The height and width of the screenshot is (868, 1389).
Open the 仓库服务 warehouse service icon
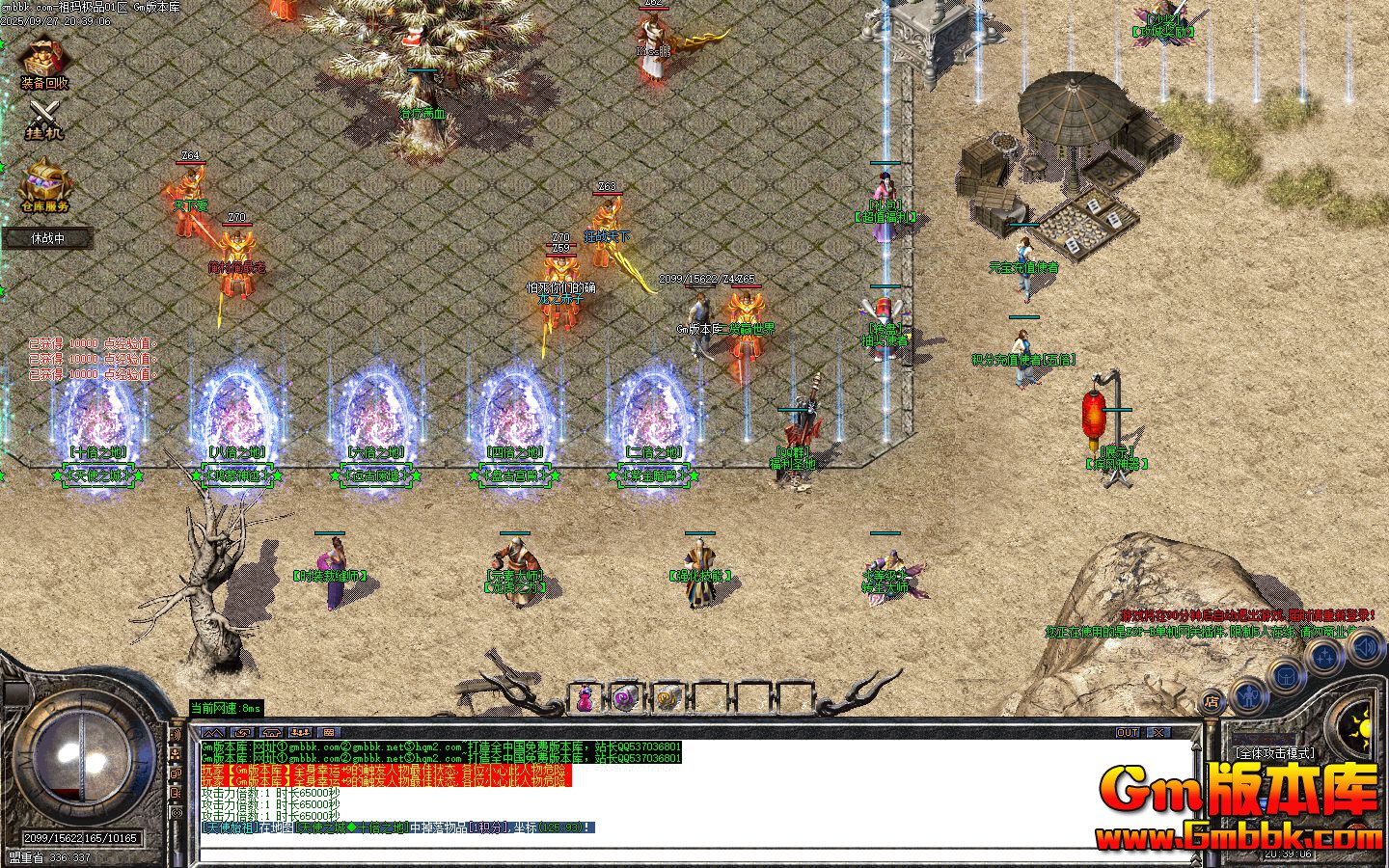point(43,188)
